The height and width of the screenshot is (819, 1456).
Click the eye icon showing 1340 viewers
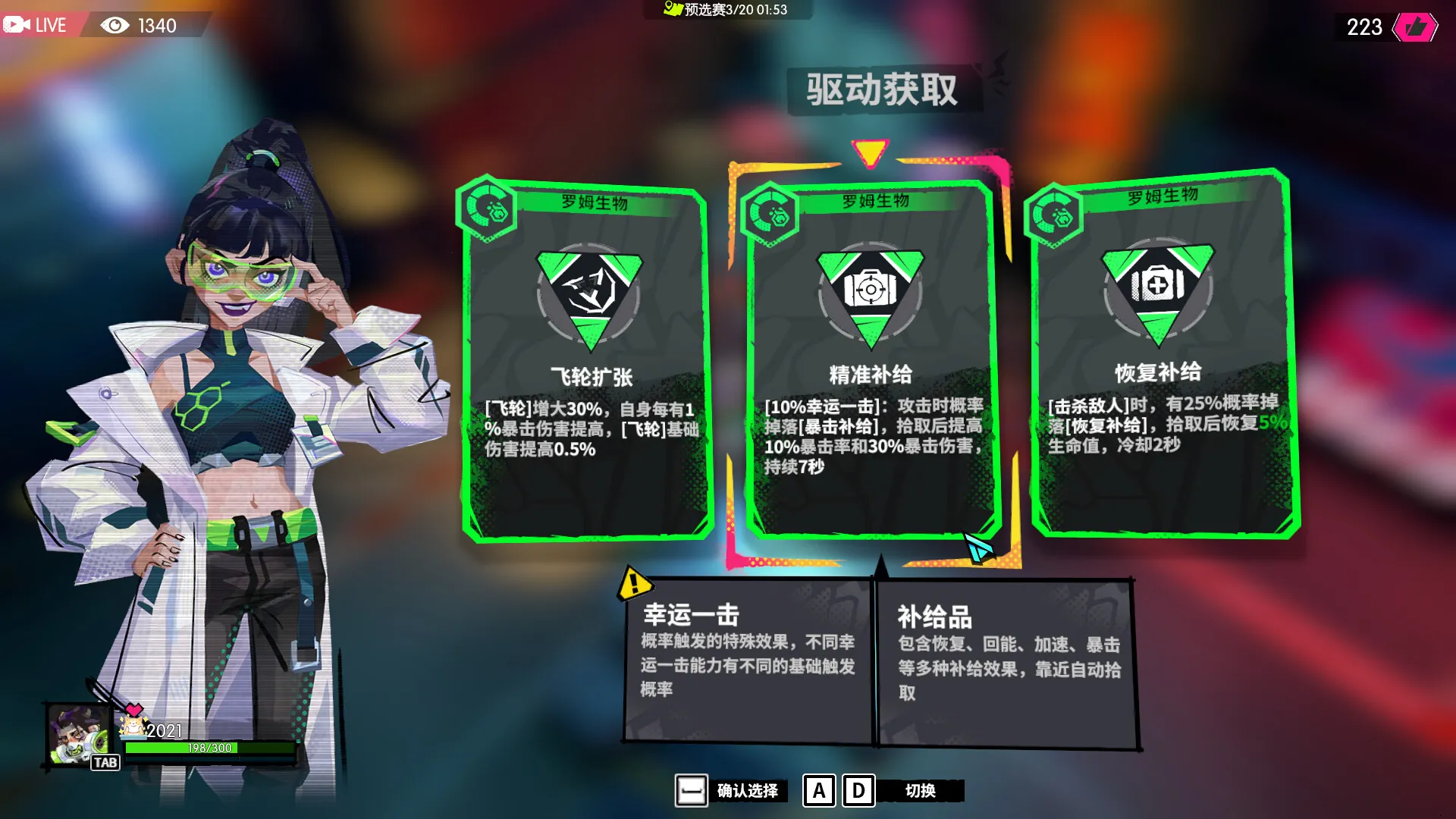[x=115, y=26]
